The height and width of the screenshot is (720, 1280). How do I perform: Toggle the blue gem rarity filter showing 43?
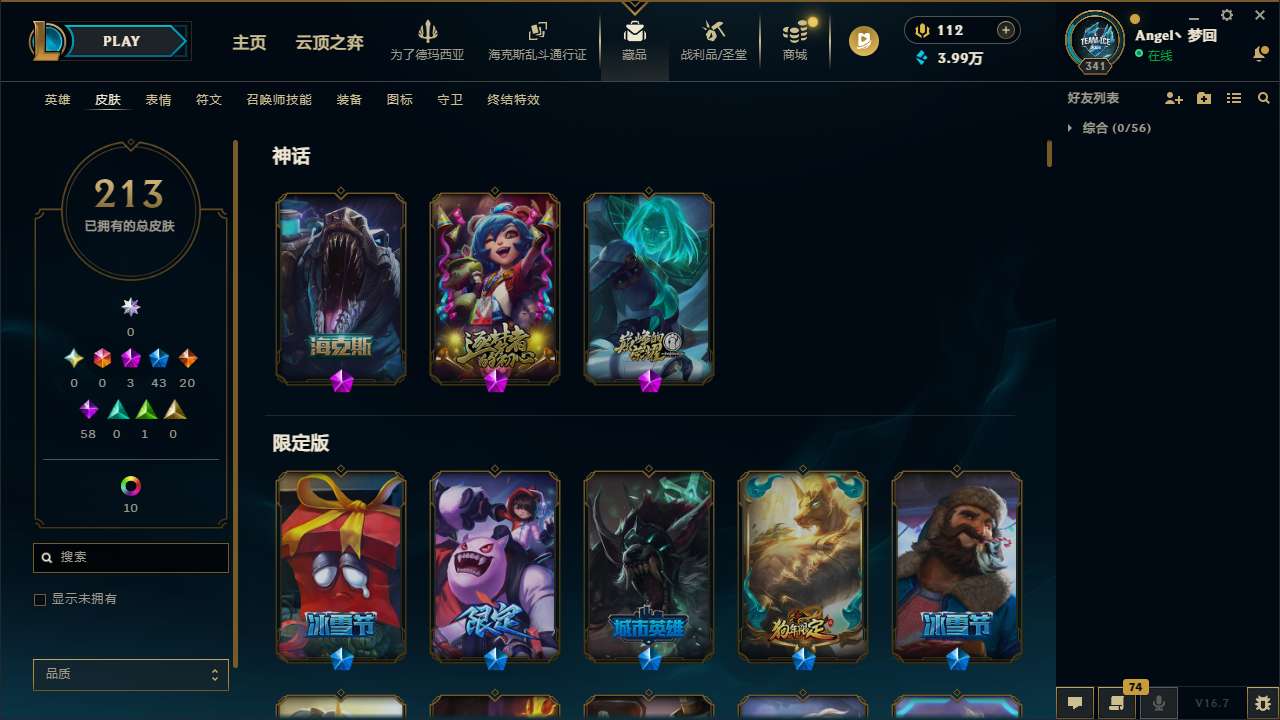coord(158,358)
